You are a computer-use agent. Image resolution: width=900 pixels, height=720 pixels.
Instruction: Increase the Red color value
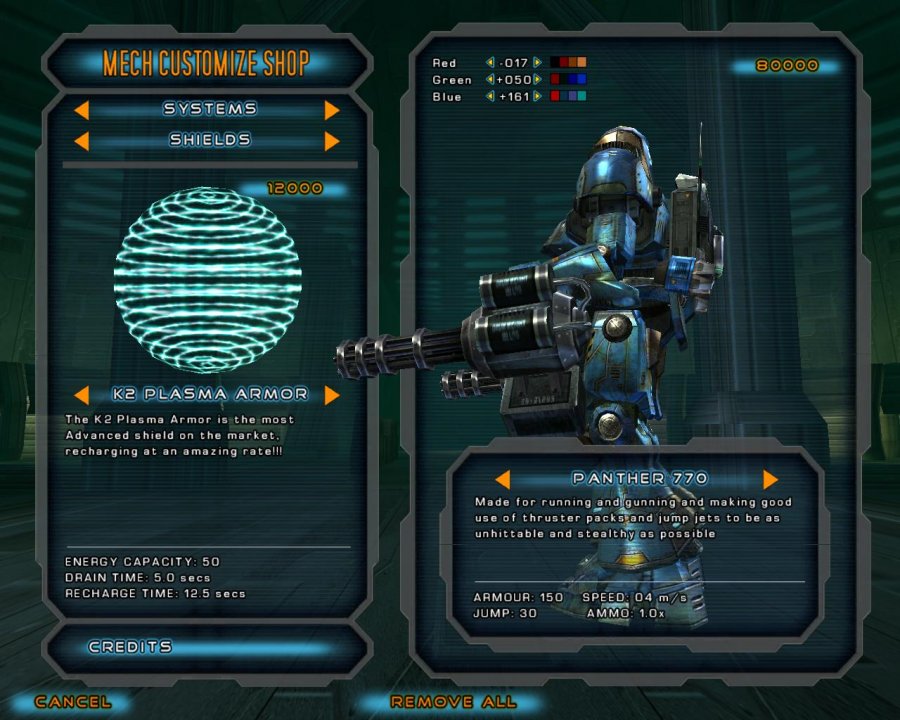click(538, 63)
